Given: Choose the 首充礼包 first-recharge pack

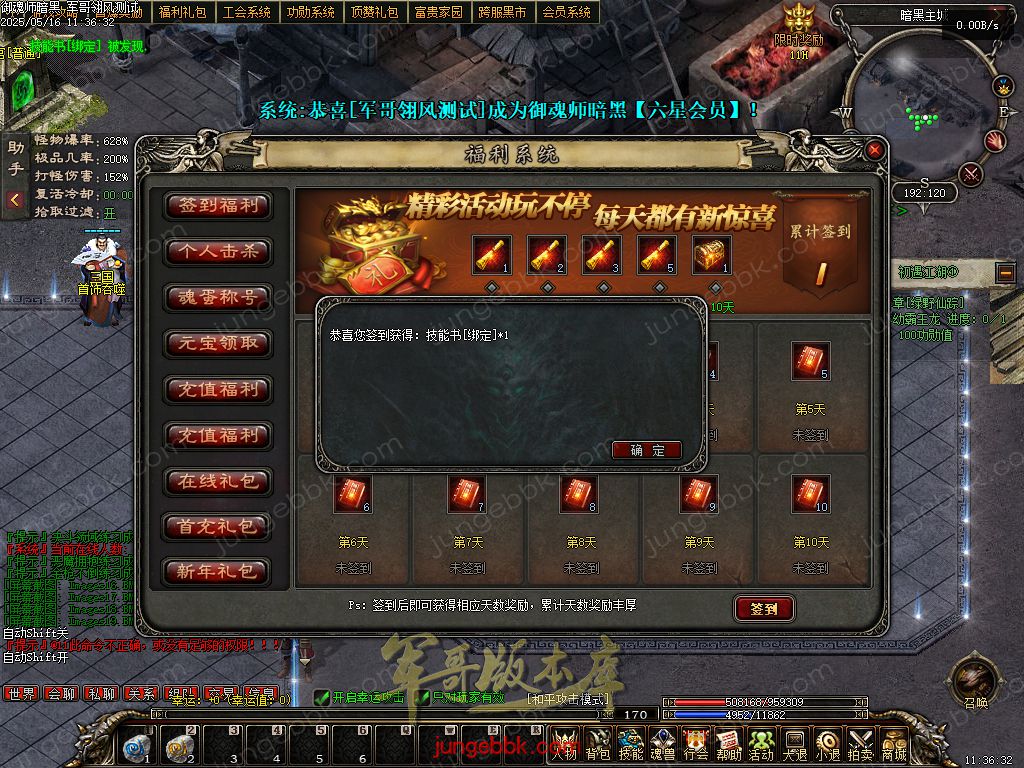Looking at the screenshot, I should 218,527.
